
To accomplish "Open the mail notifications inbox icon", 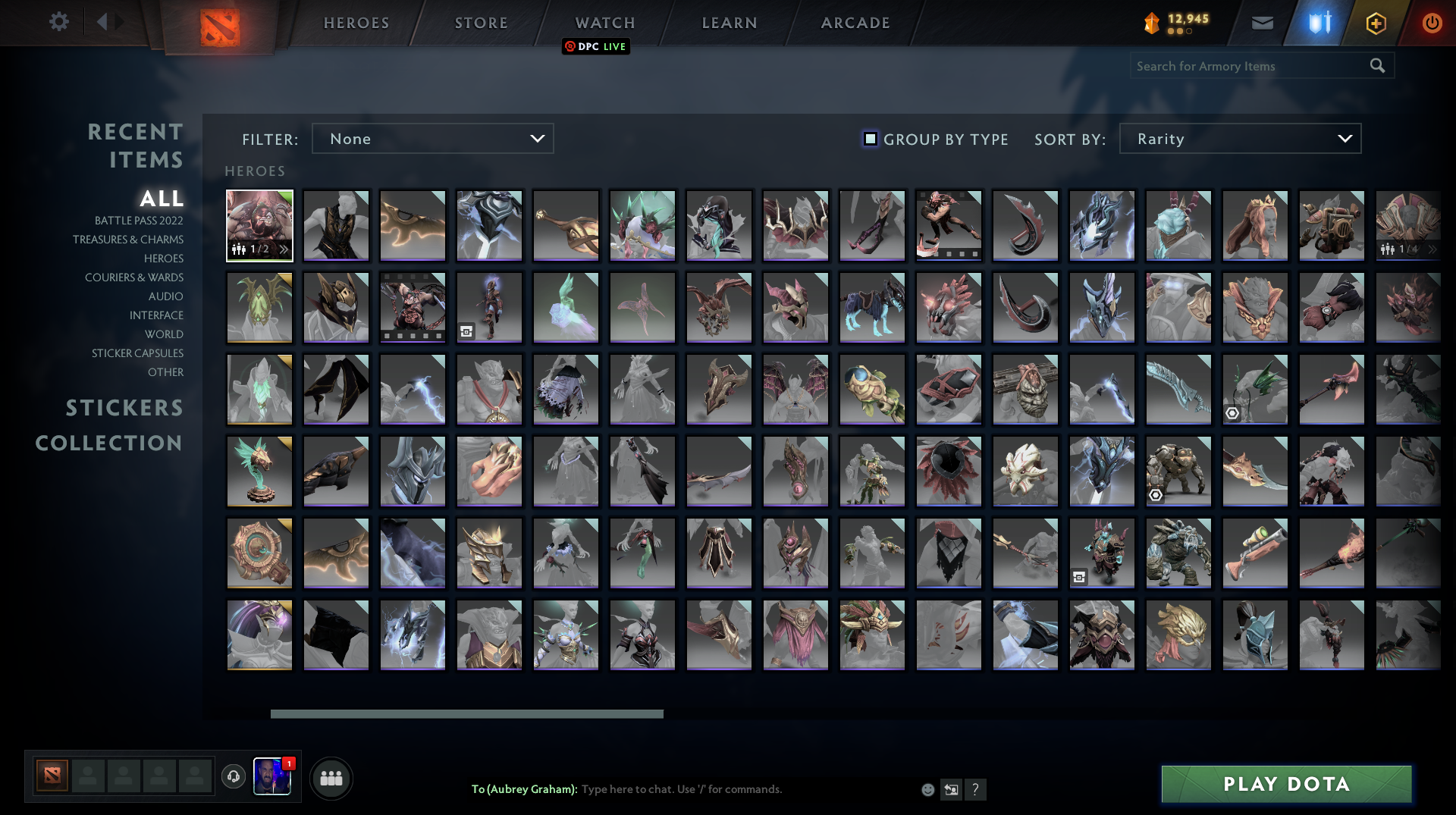I will [x=1262, y=23].
